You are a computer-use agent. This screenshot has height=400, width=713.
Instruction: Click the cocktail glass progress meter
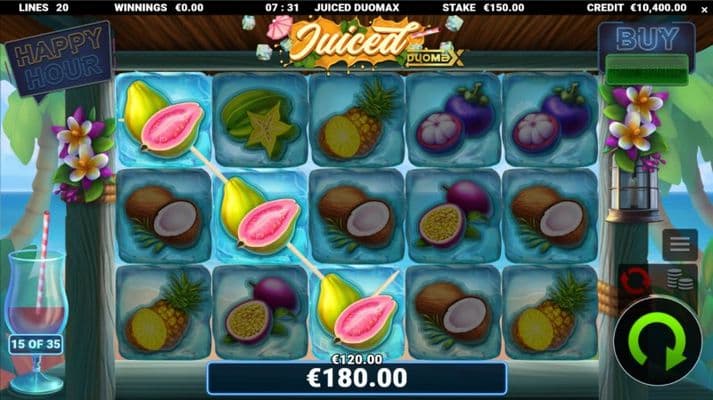pyautogui.click(x=37, y=311)
